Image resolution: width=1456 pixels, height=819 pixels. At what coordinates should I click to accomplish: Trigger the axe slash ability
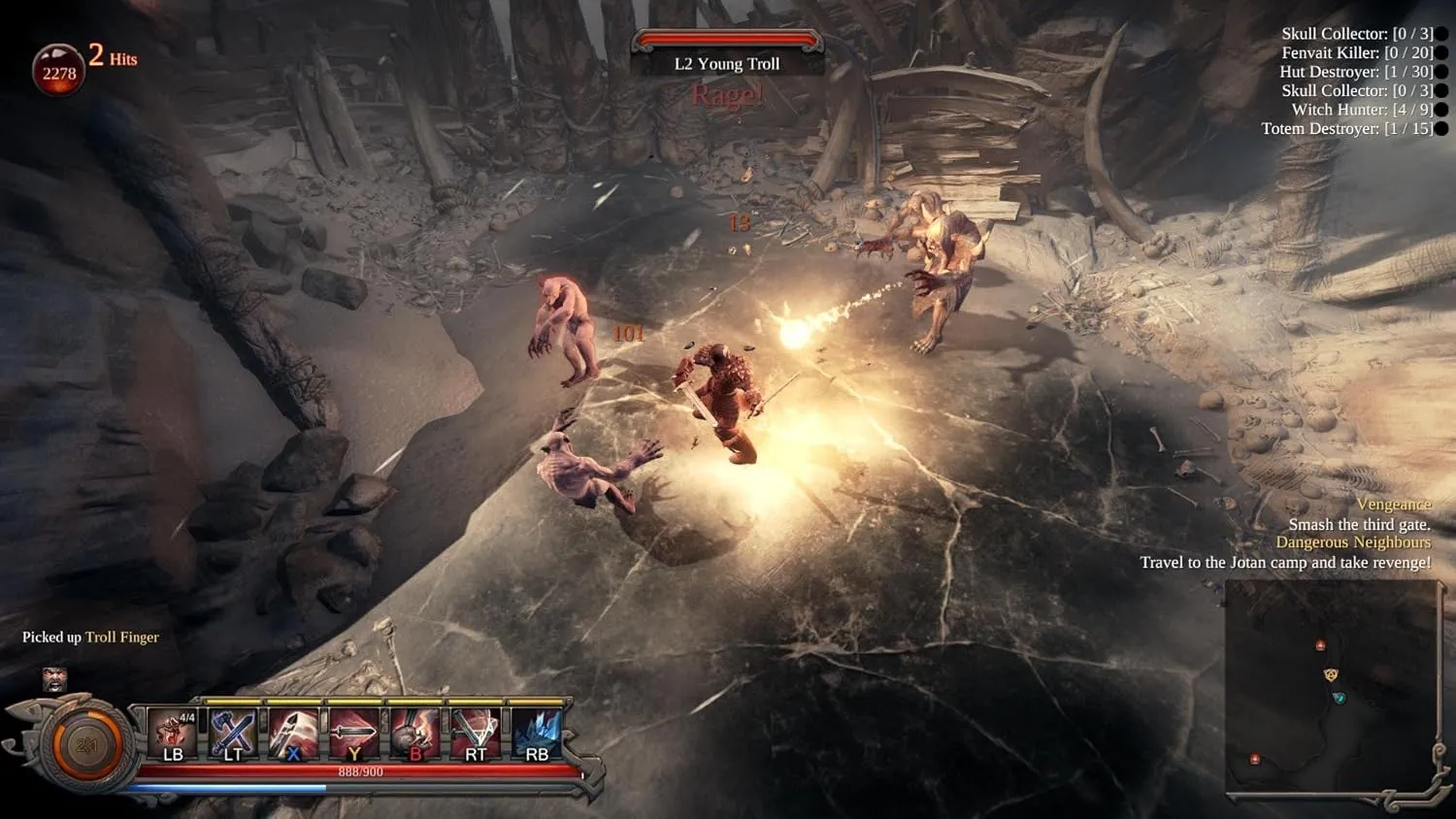[x=293, y=734]
